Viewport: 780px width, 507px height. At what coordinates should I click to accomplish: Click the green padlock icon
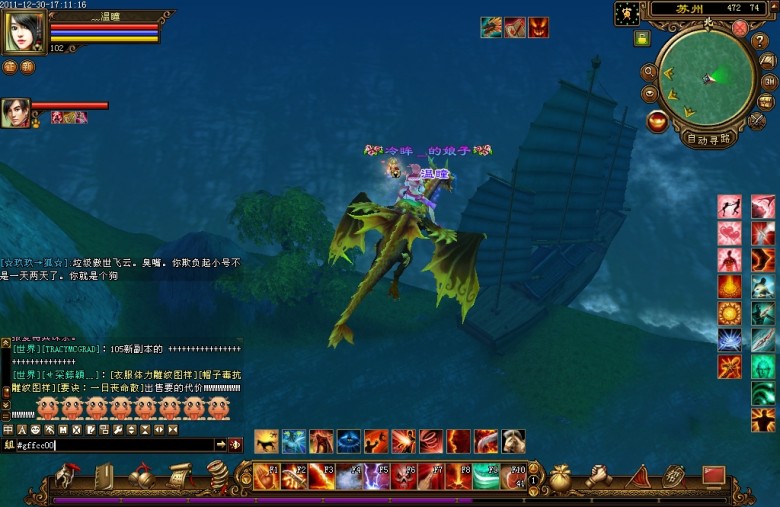[x=641, y=39]
